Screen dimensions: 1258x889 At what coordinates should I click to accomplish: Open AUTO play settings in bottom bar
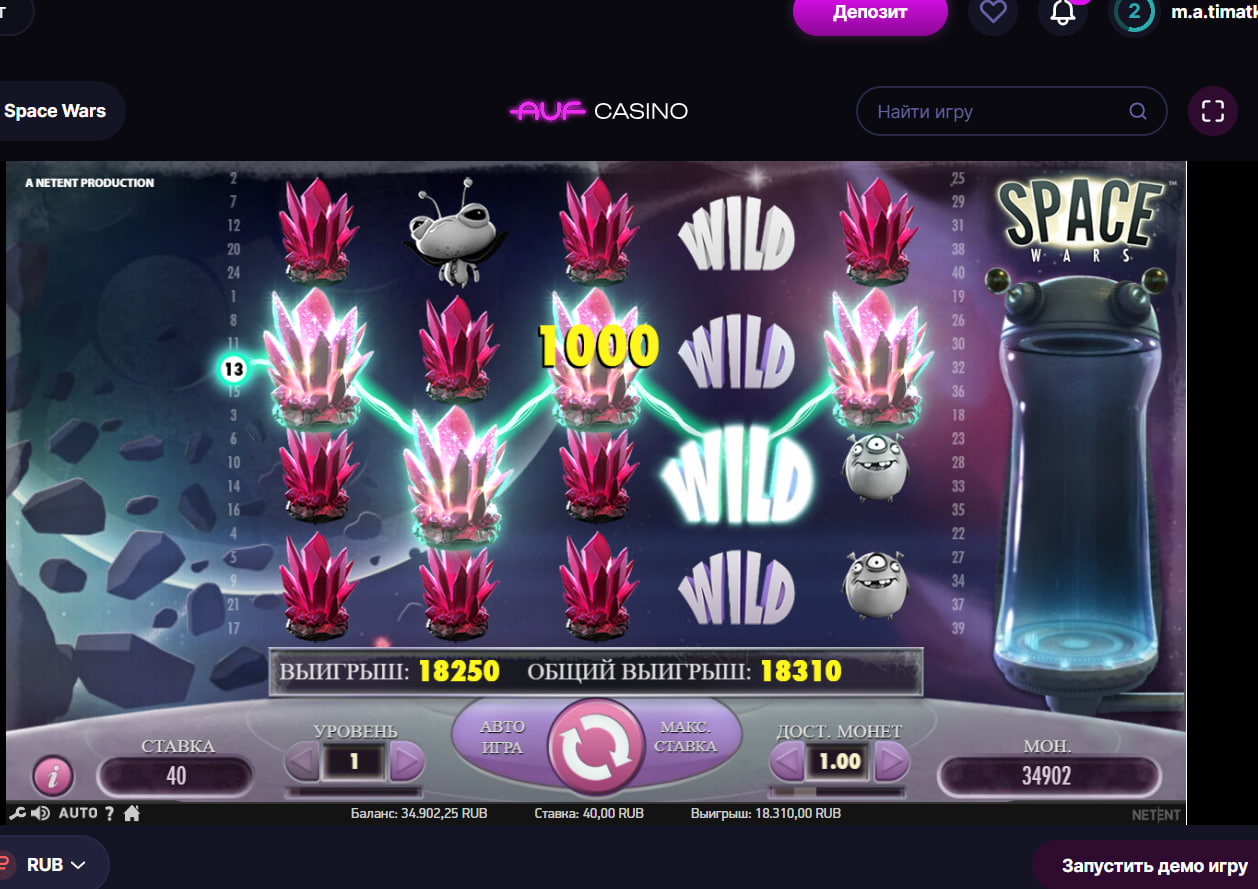78,814
